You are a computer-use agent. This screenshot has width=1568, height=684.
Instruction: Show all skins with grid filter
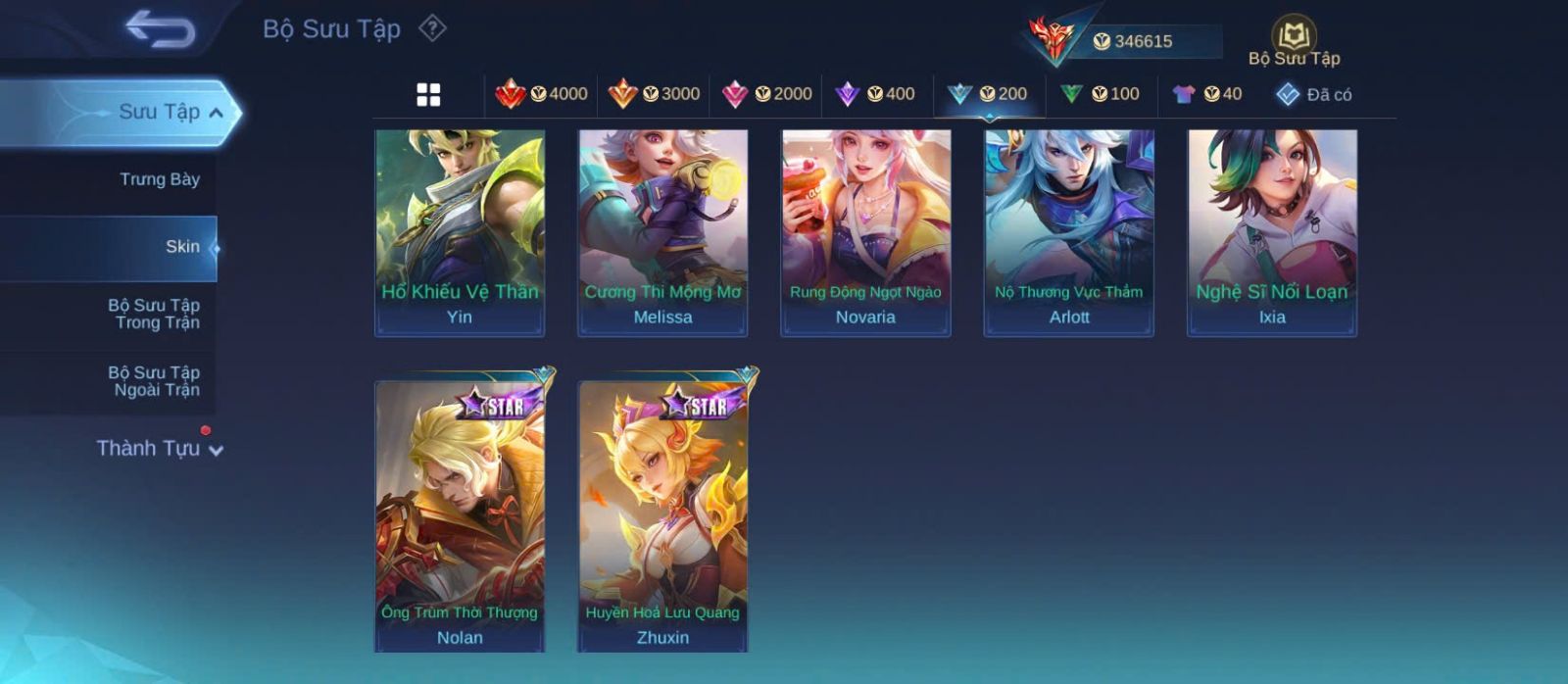(x=428, y=94)
